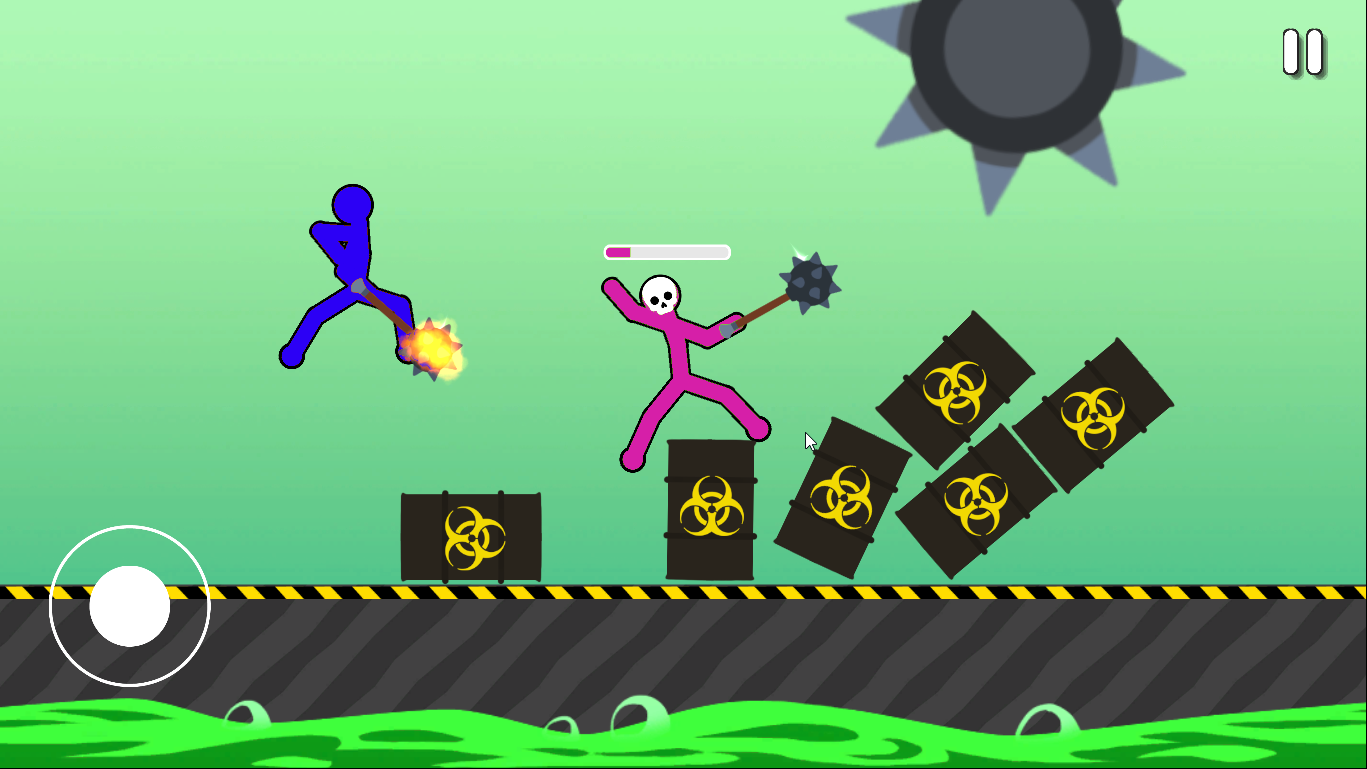Click the mouse cursor arrow near the barrels

809,440
